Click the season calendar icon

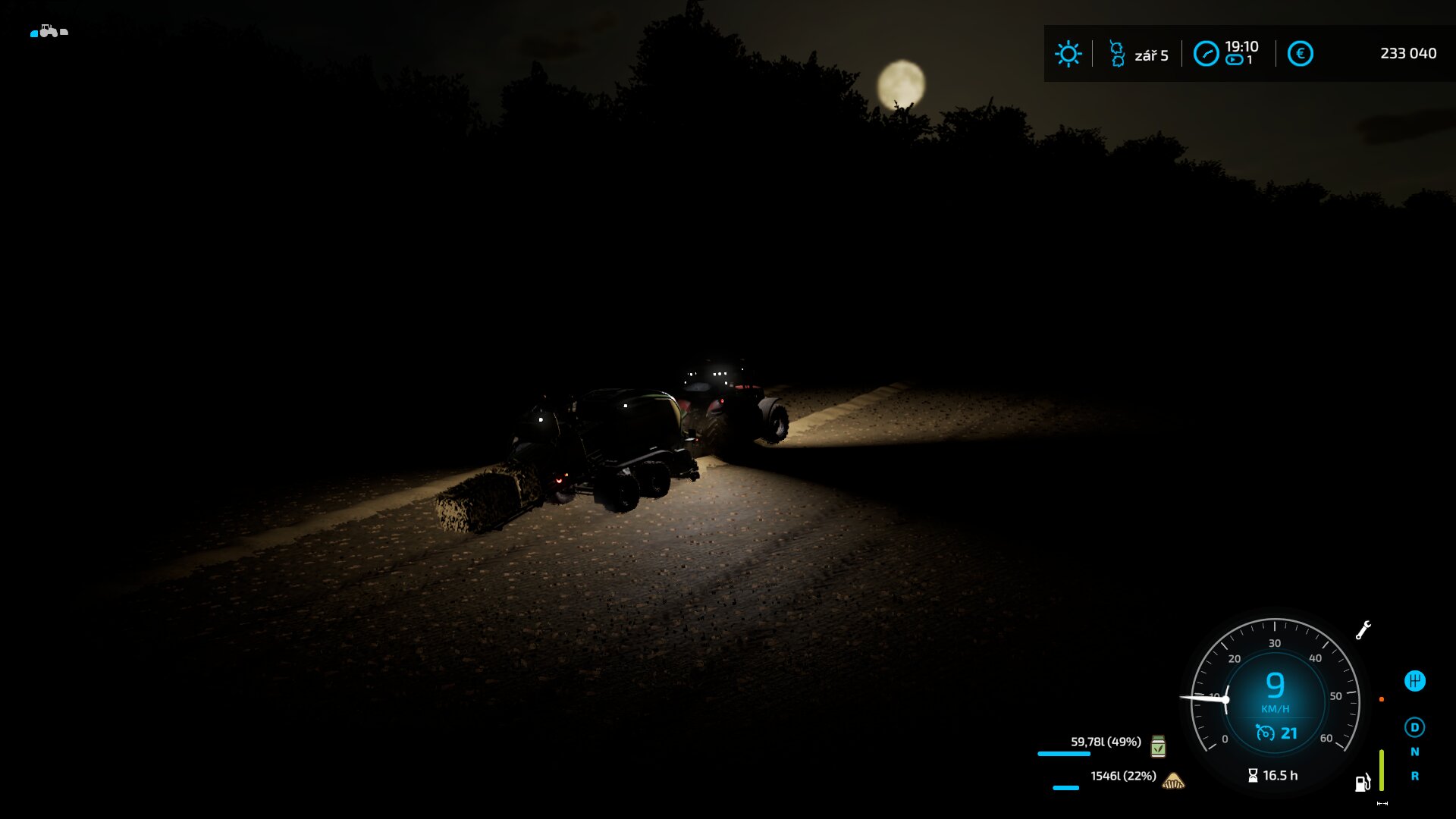pos(1117,54)
